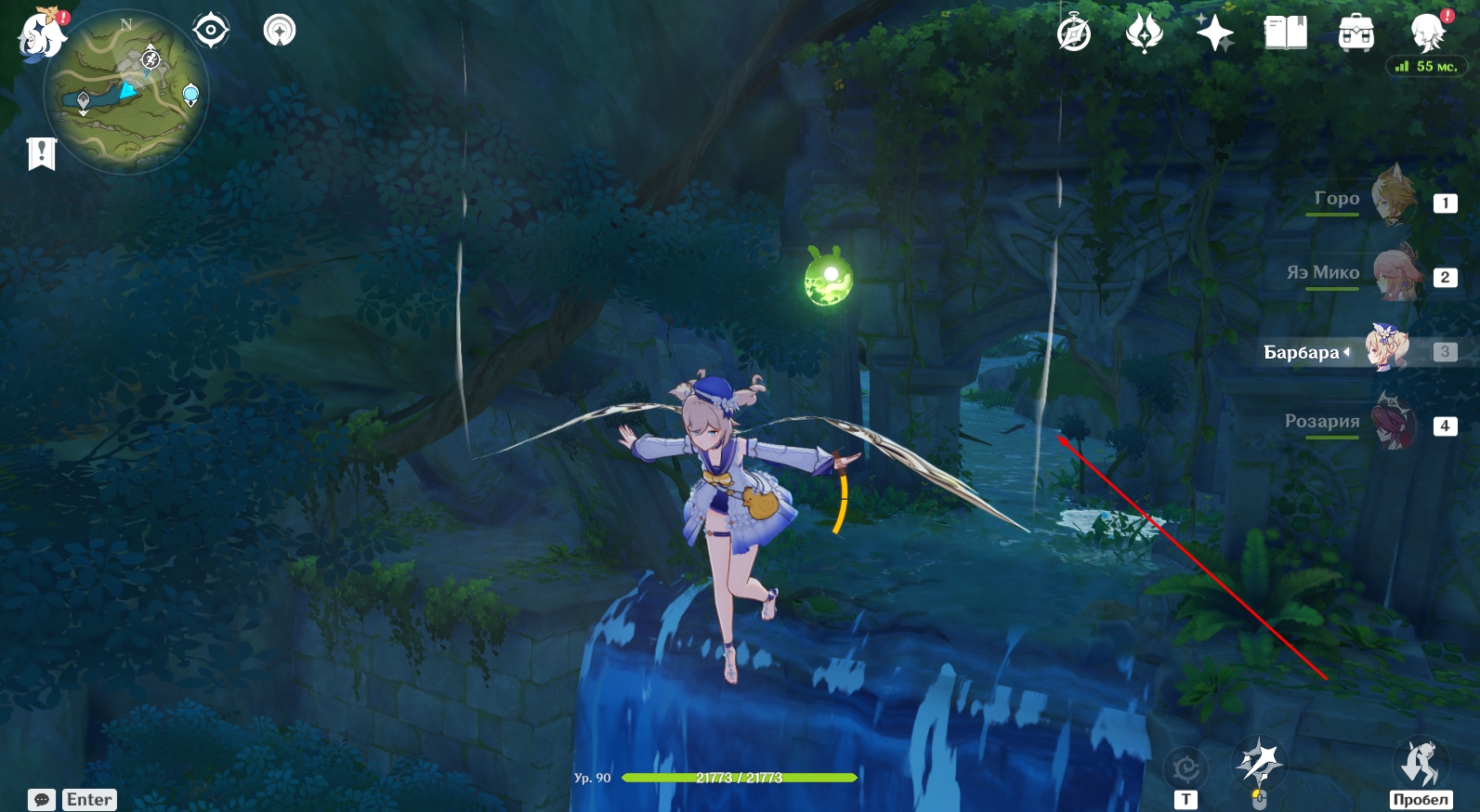Open the quest log exclamation bookmark

(x=42, y=153)
